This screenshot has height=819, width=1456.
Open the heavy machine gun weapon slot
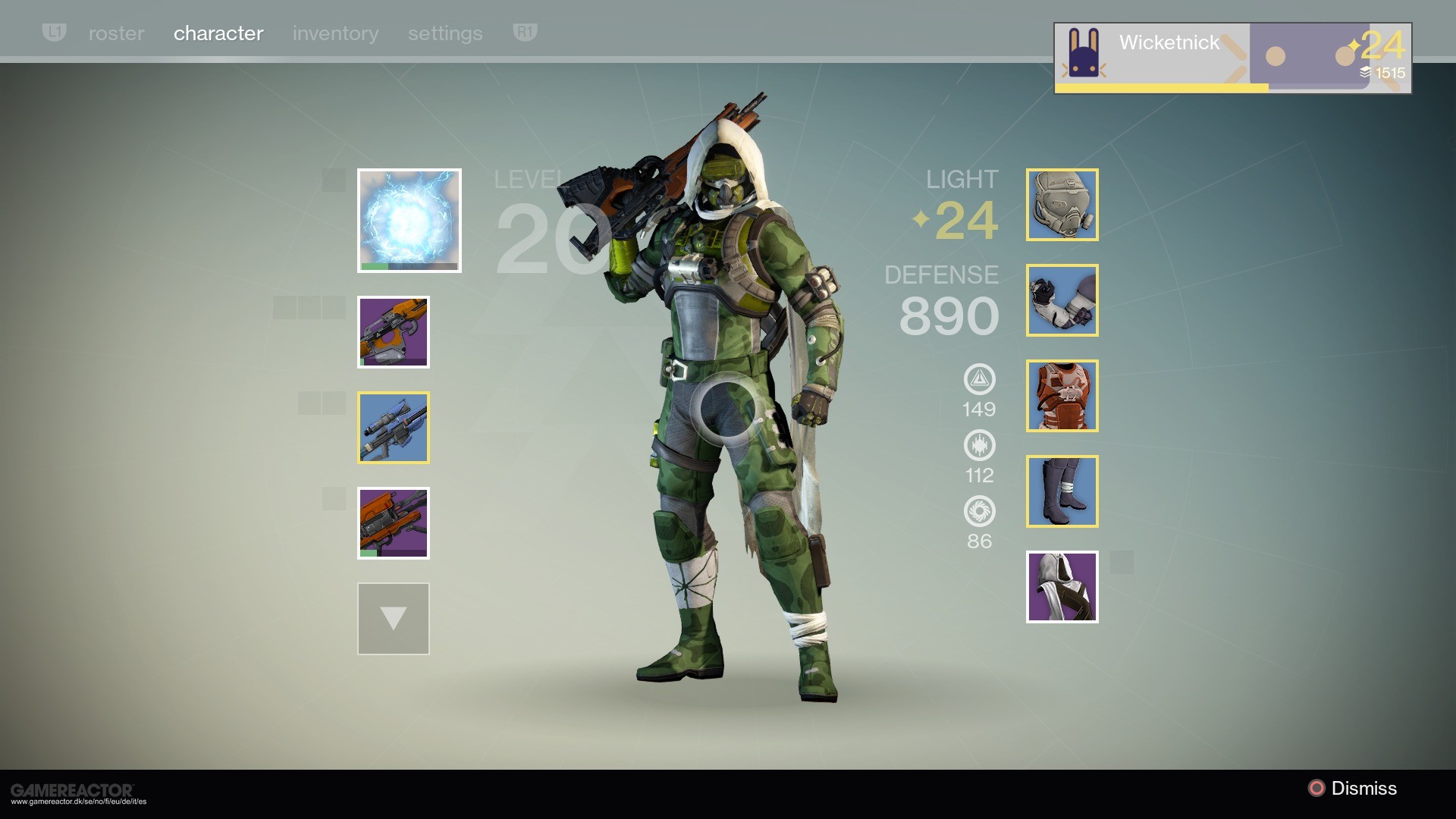[x=394, y=522]
